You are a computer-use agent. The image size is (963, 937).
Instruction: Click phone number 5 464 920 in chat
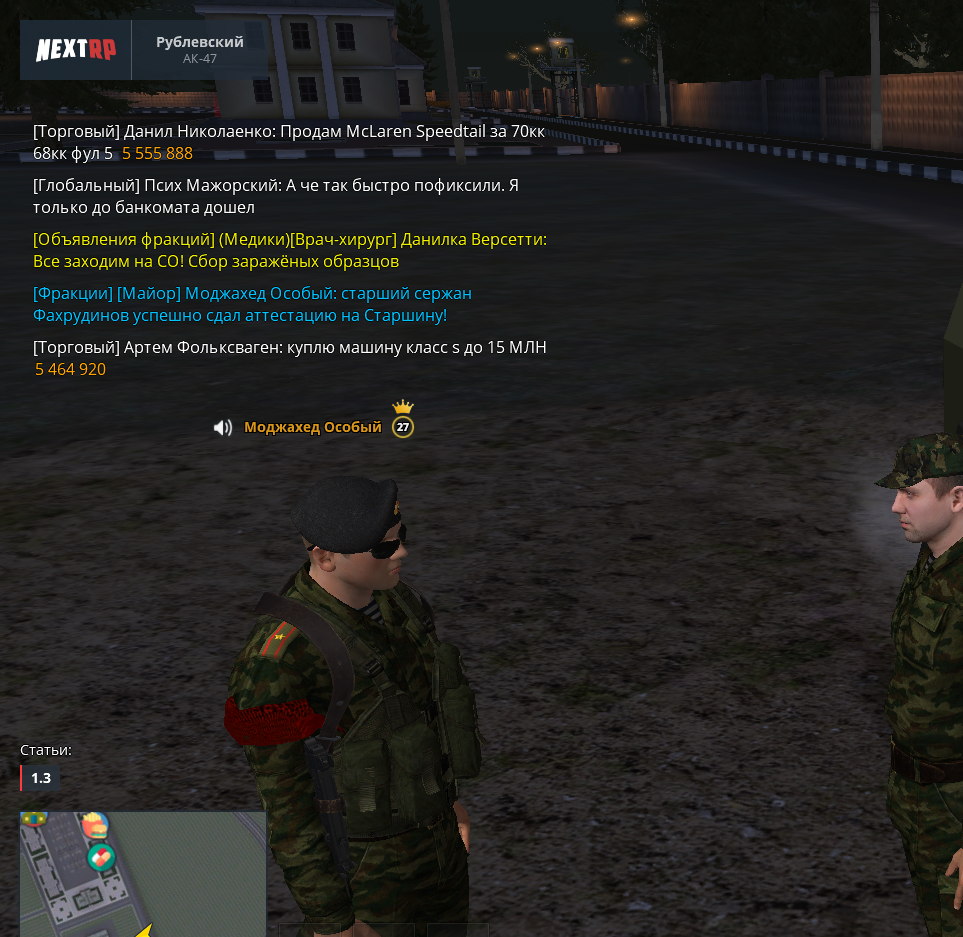tap(71, 370)
